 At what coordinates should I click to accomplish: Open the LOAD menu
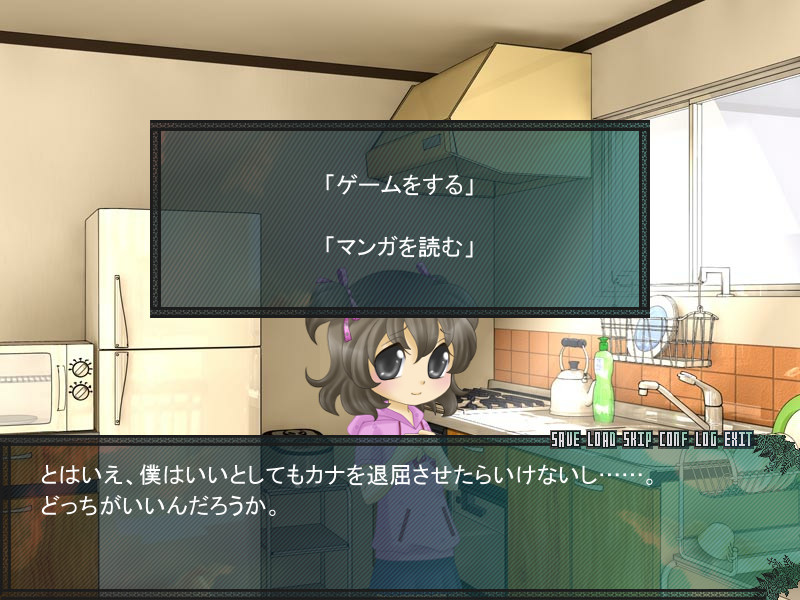point(603,440)
